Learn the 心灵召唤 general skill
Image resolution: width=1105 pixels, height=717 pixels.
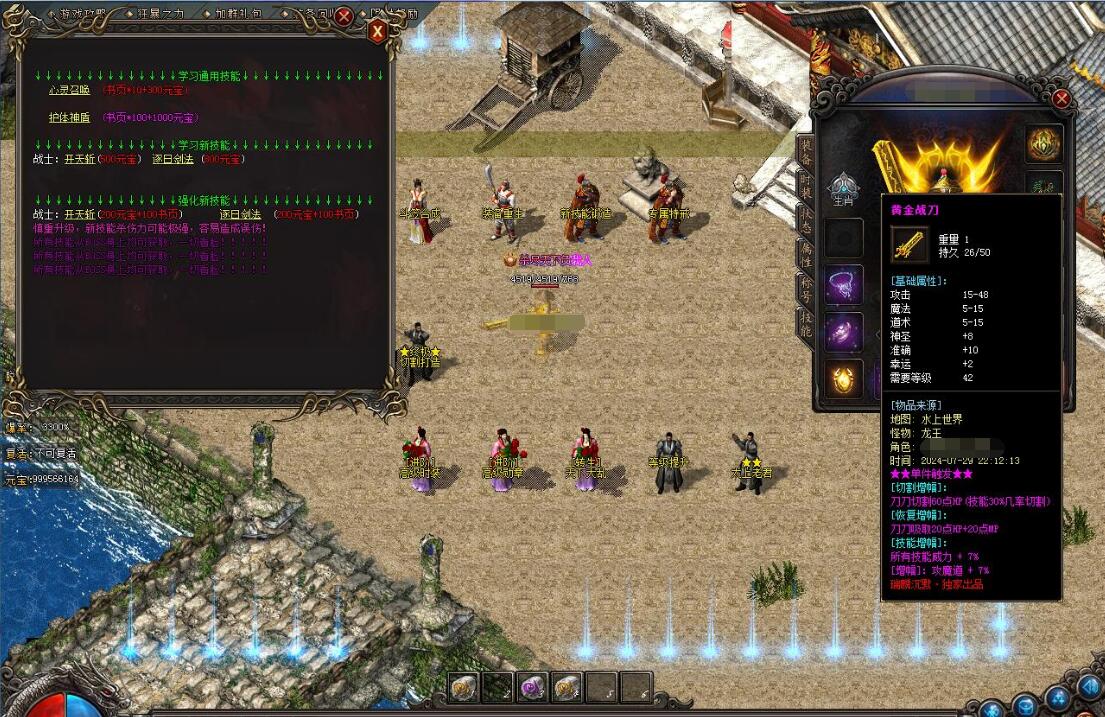pos(69,90)
